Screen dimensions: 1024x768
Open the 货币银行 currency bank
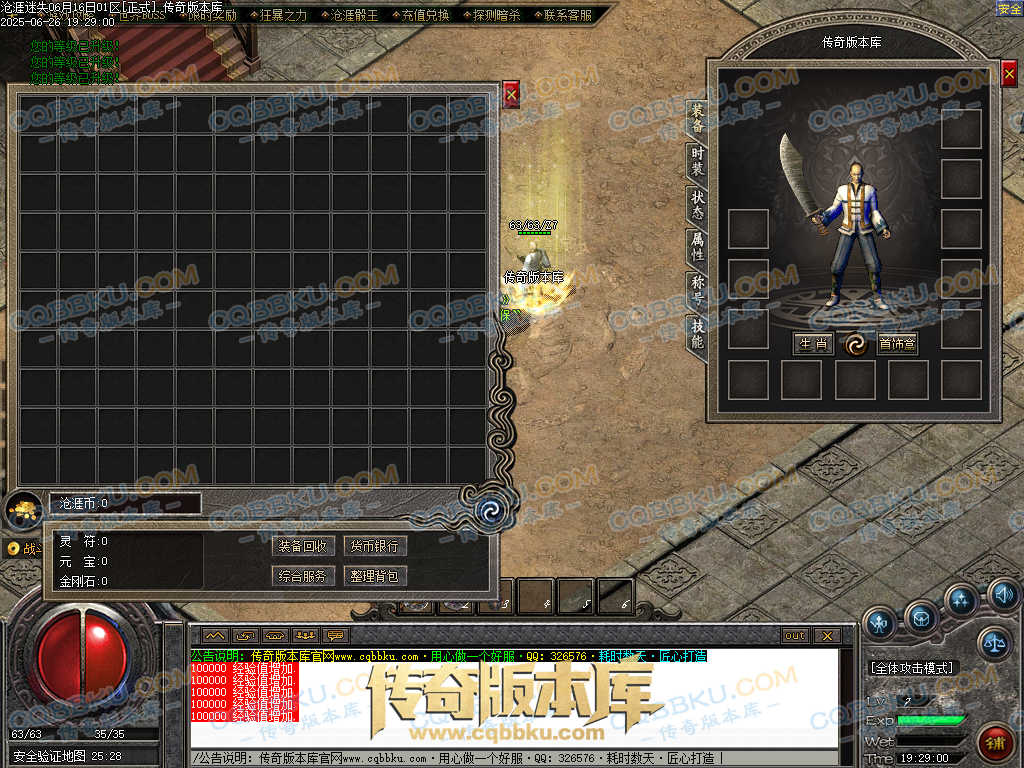click(375, 546)
